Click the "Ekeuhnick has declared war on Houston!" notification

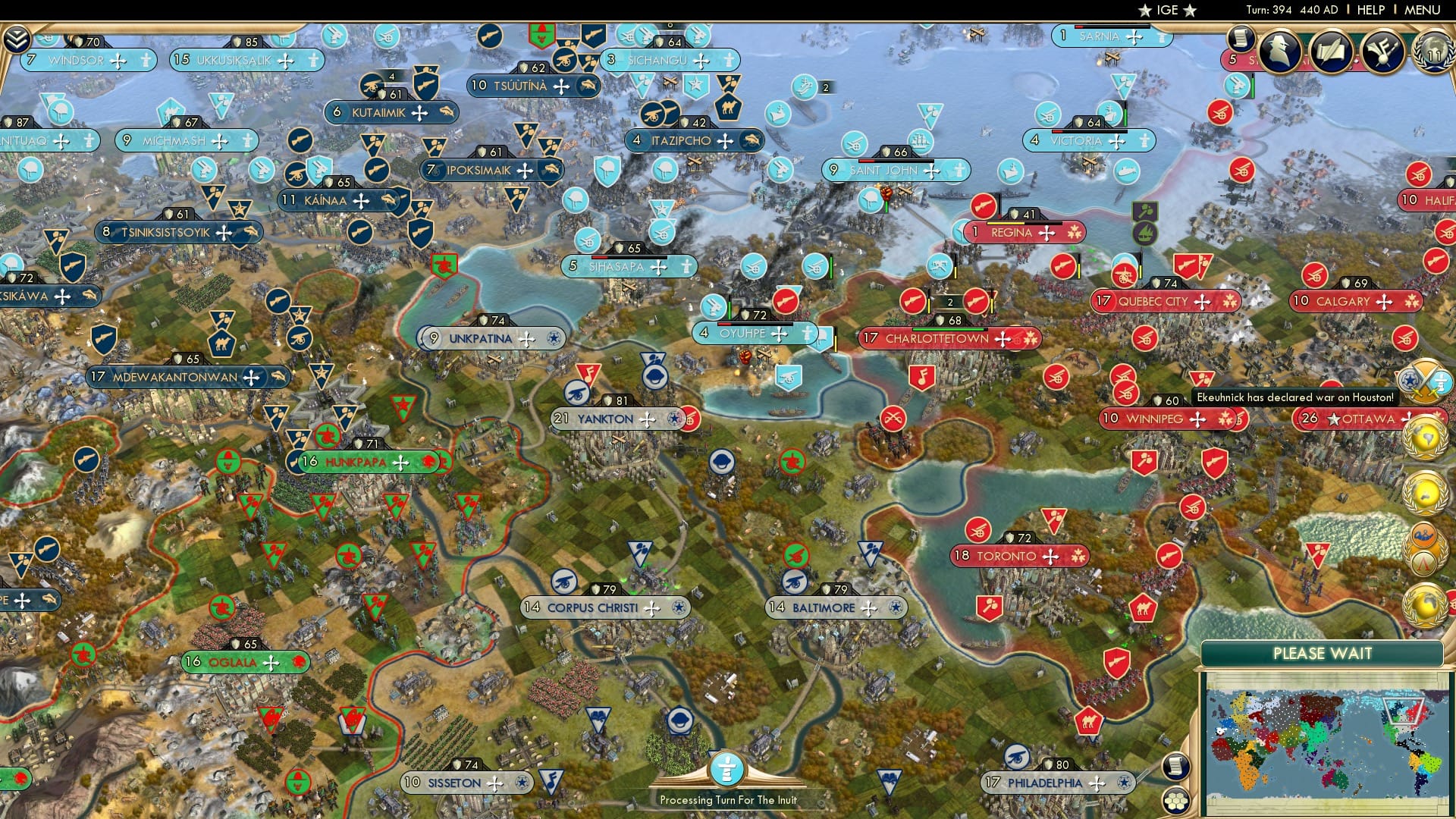click(x=1295, y=397)
